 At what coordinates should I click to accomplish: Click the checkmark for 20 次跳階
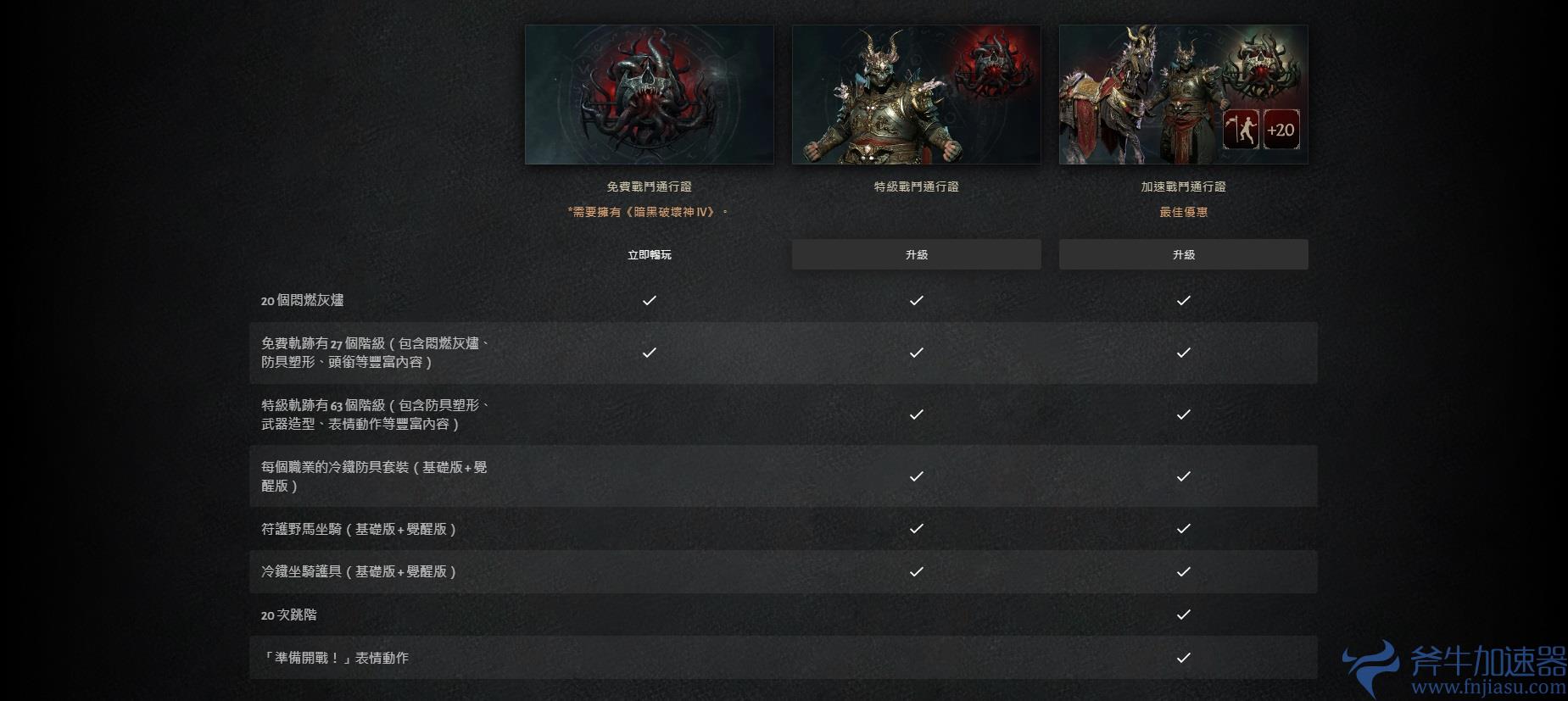click(1183, 615)
